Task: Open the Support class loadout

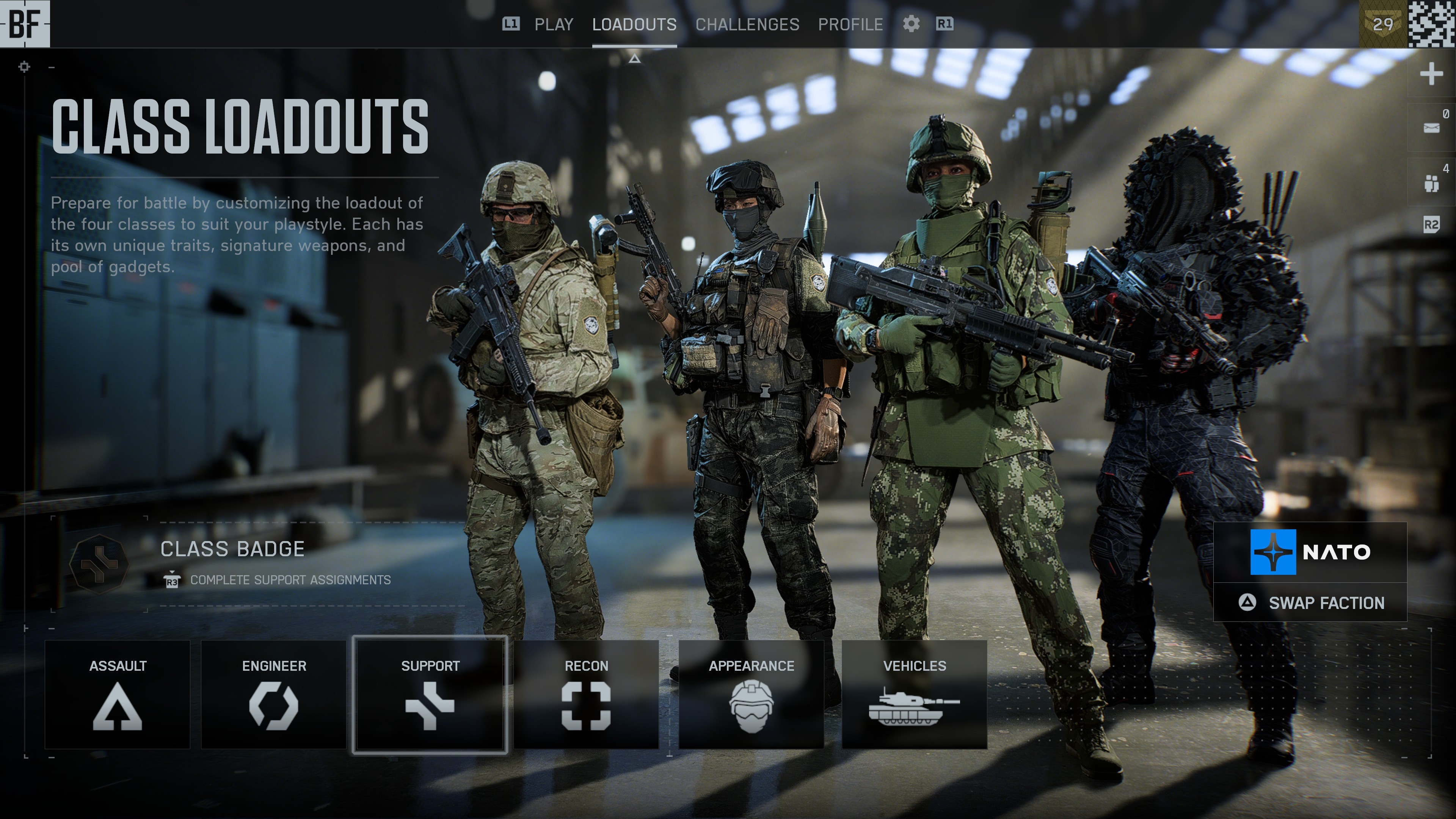Action: coord(430,695)
